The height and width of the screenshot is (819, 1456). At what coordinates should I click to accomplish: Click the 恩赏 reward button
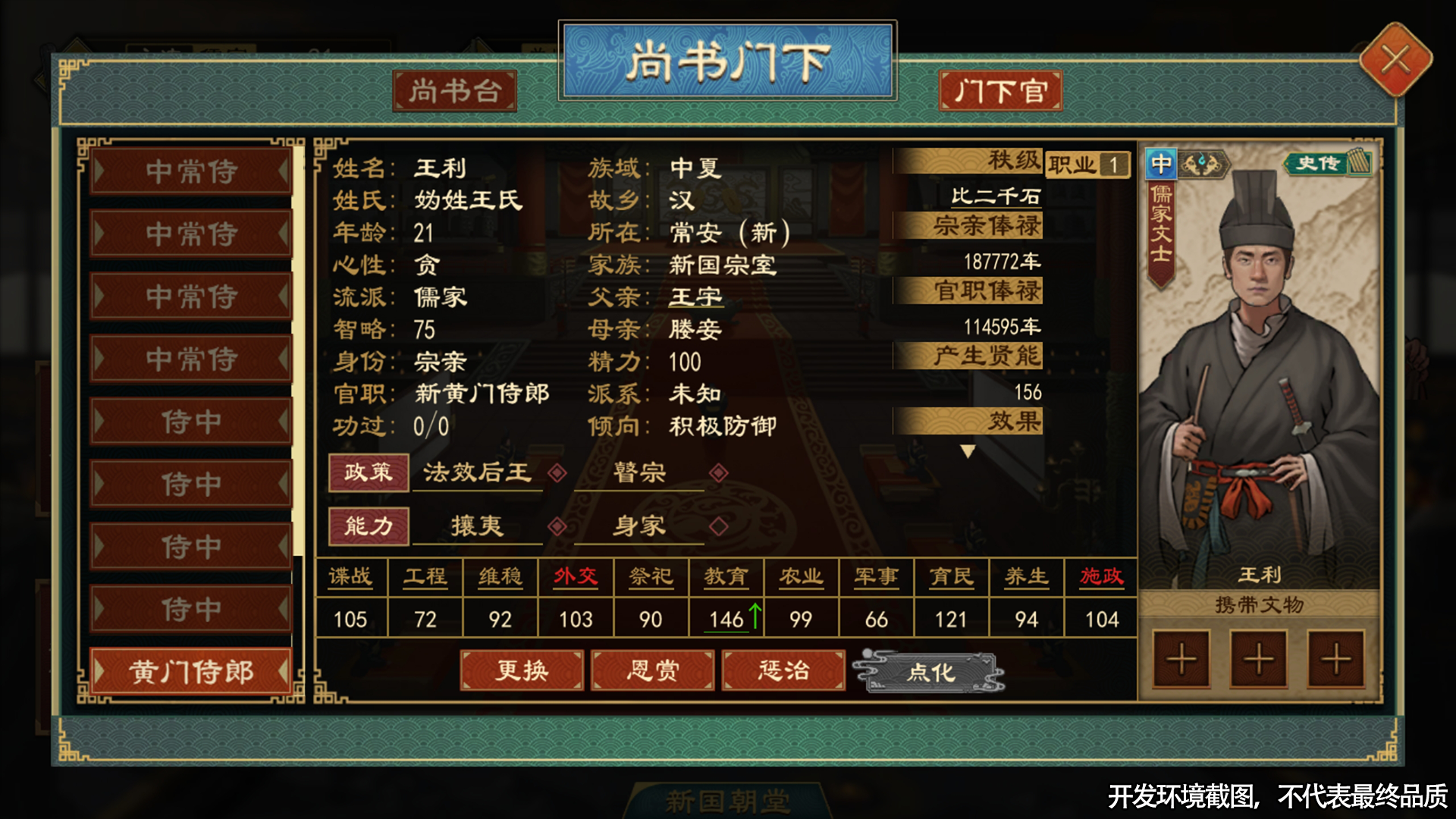(x=653, y=670)
